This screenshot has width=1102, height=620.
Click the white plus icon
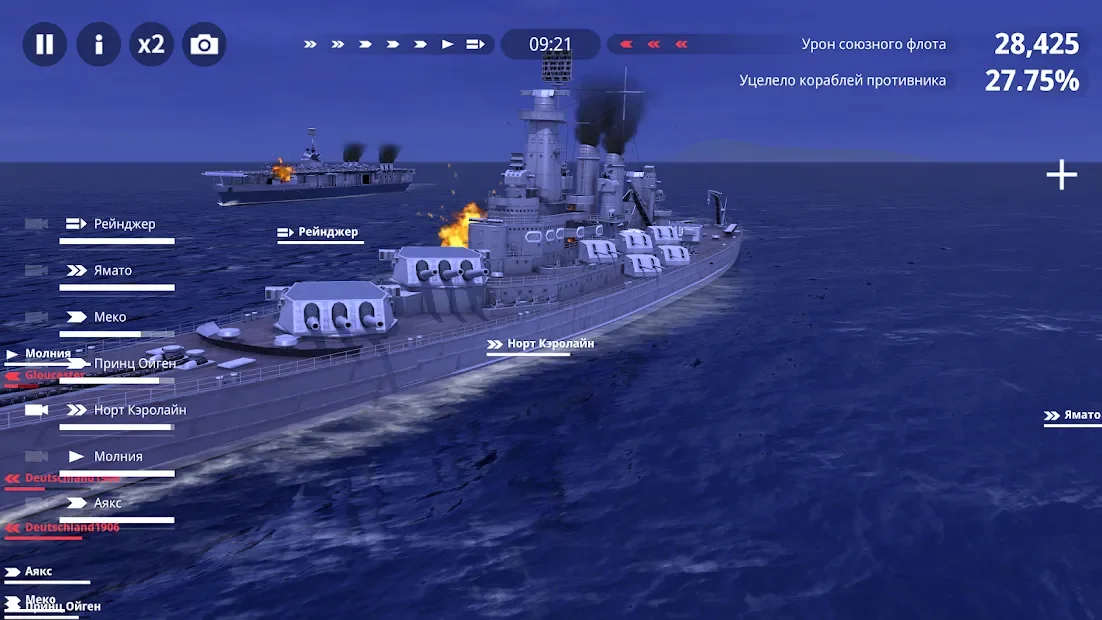1061,175
